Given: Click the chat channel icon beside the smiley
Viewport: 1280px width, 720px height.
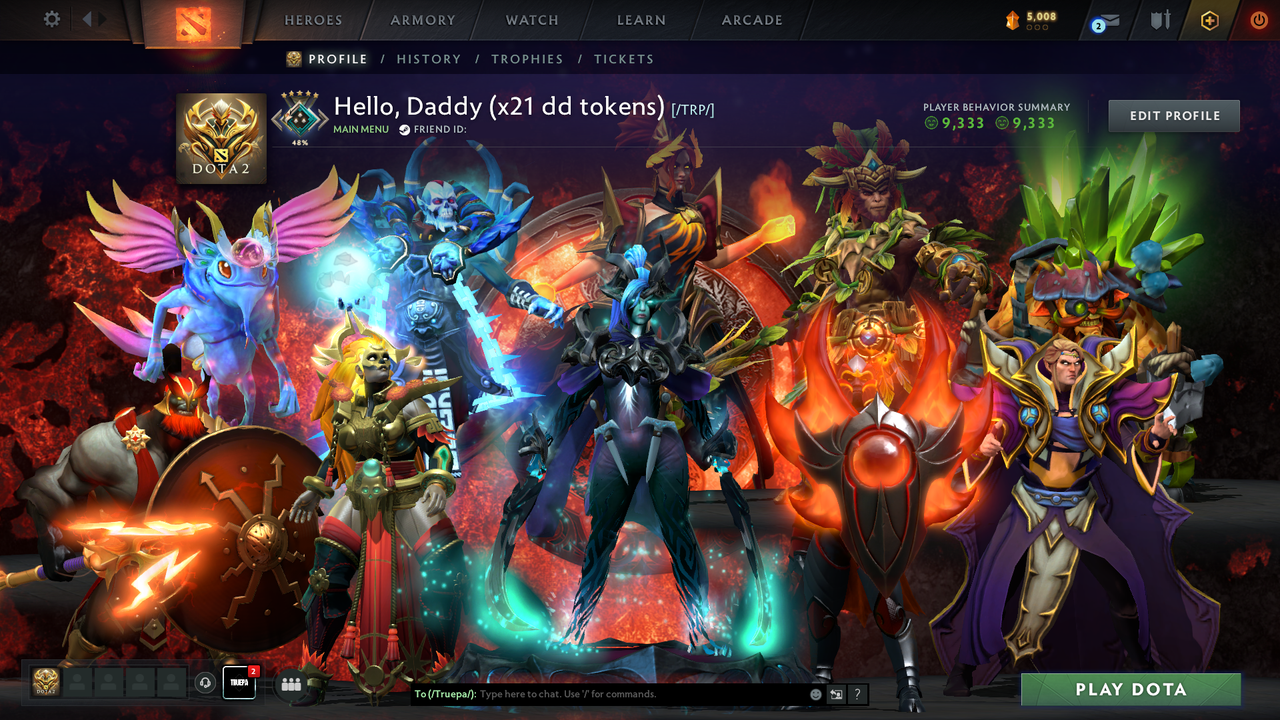Looking at the screenshot, I should tap(834, 694).
